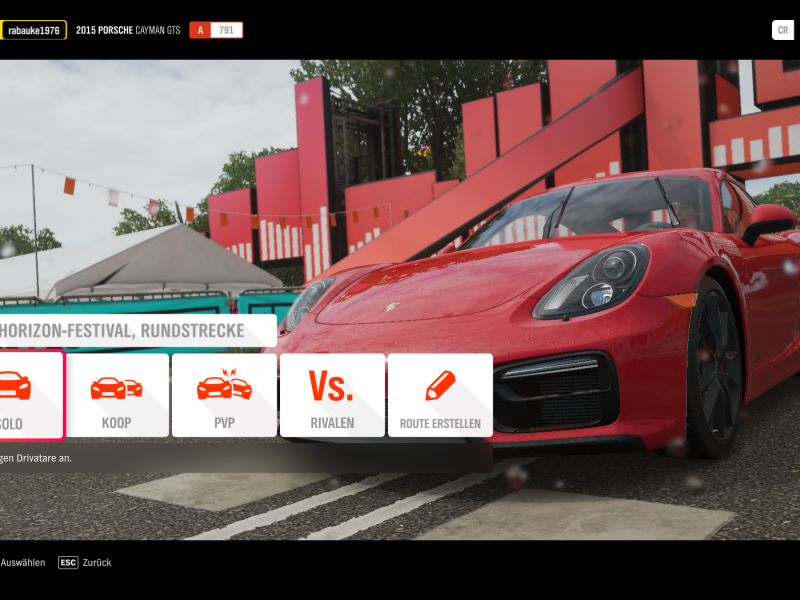
Task: Choose the Koop co-op mode tile
Action: pos(116,396)
